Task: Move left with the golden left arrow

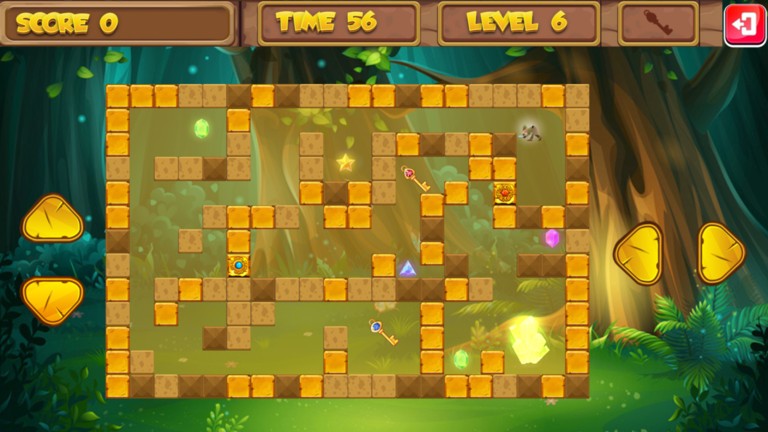Action: coord(638,253)
